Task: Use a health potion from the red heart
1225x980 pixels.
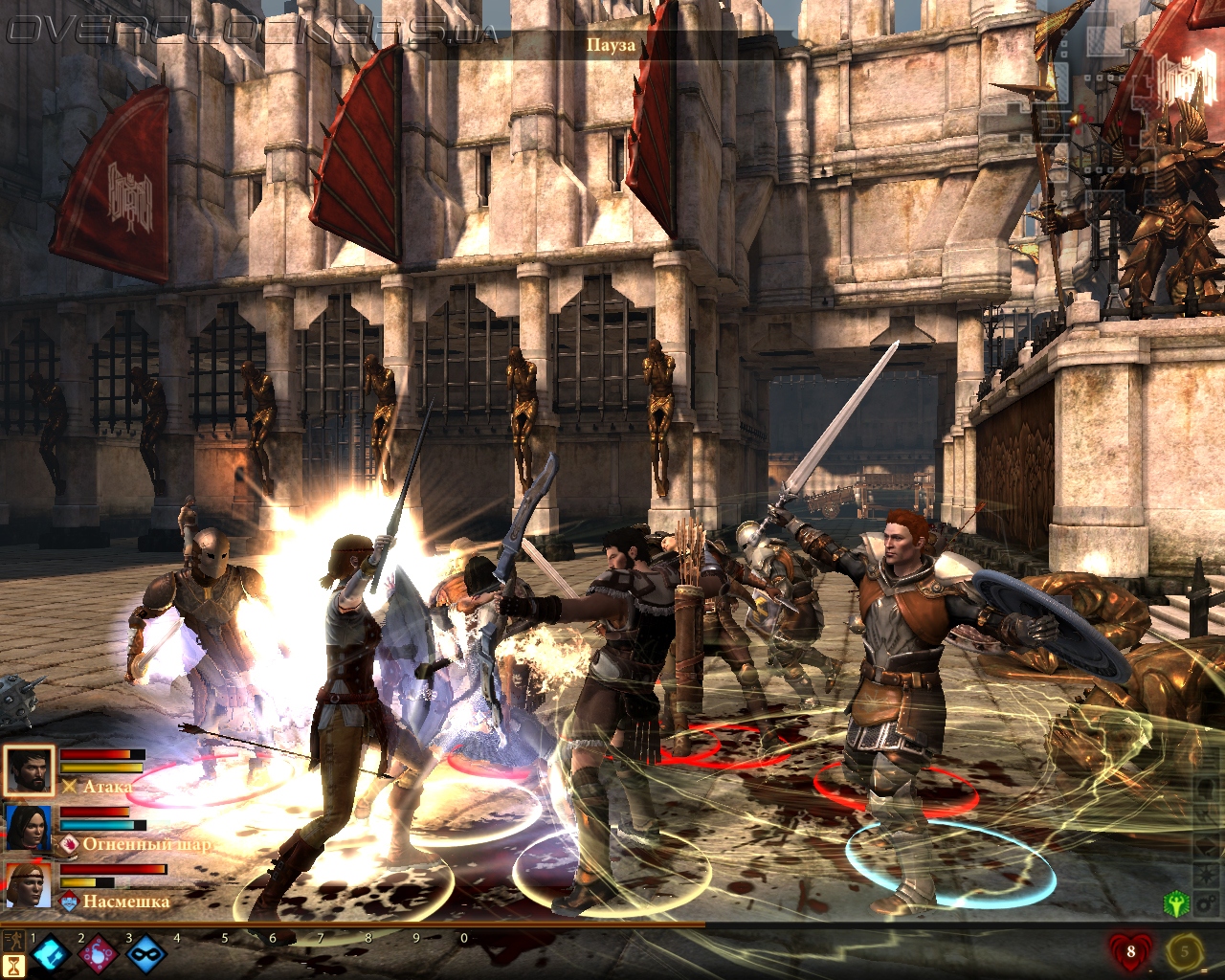Action: pos(1130,951)
